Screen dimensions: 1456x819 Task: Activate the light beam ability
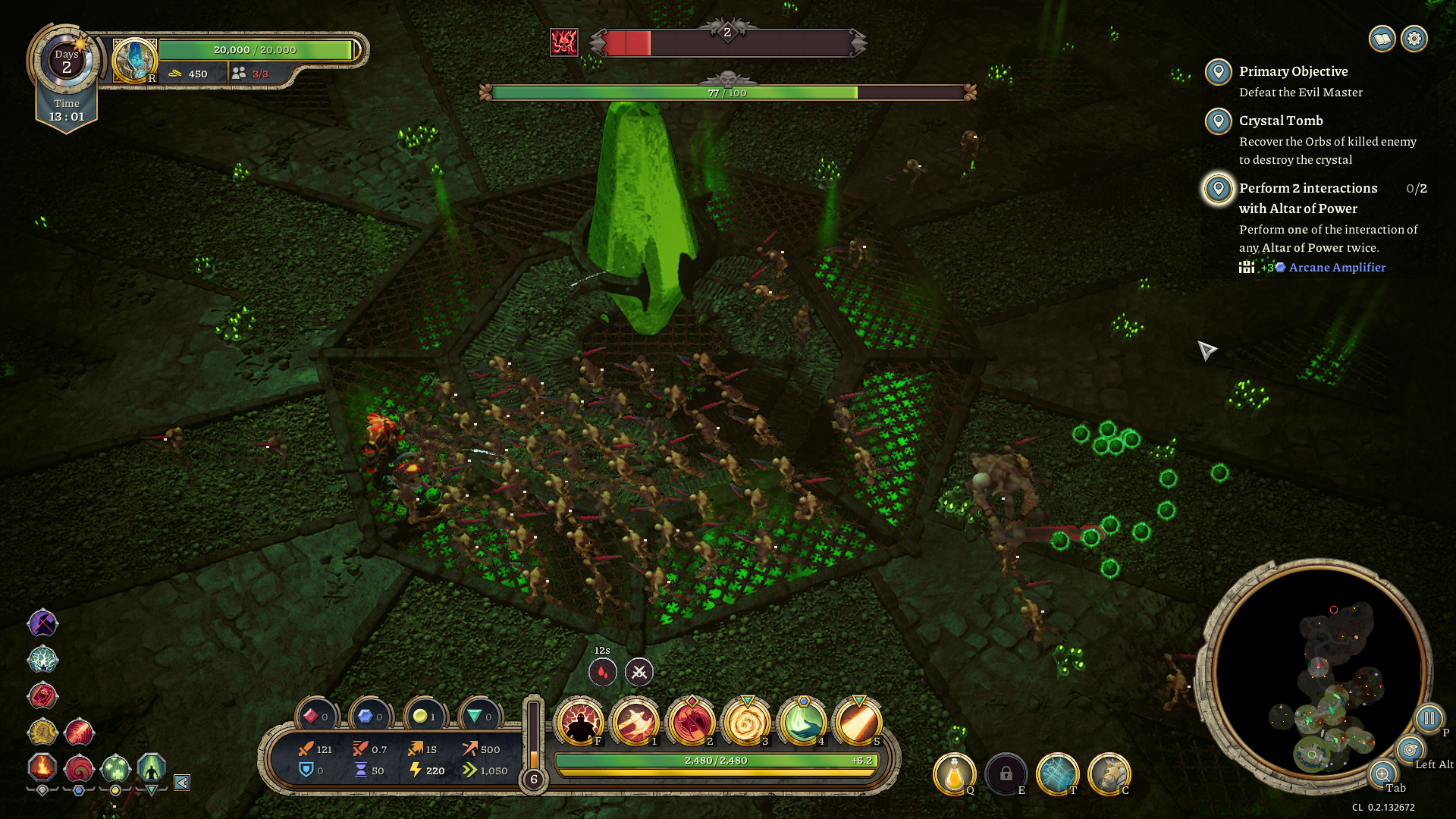(858, 723)
